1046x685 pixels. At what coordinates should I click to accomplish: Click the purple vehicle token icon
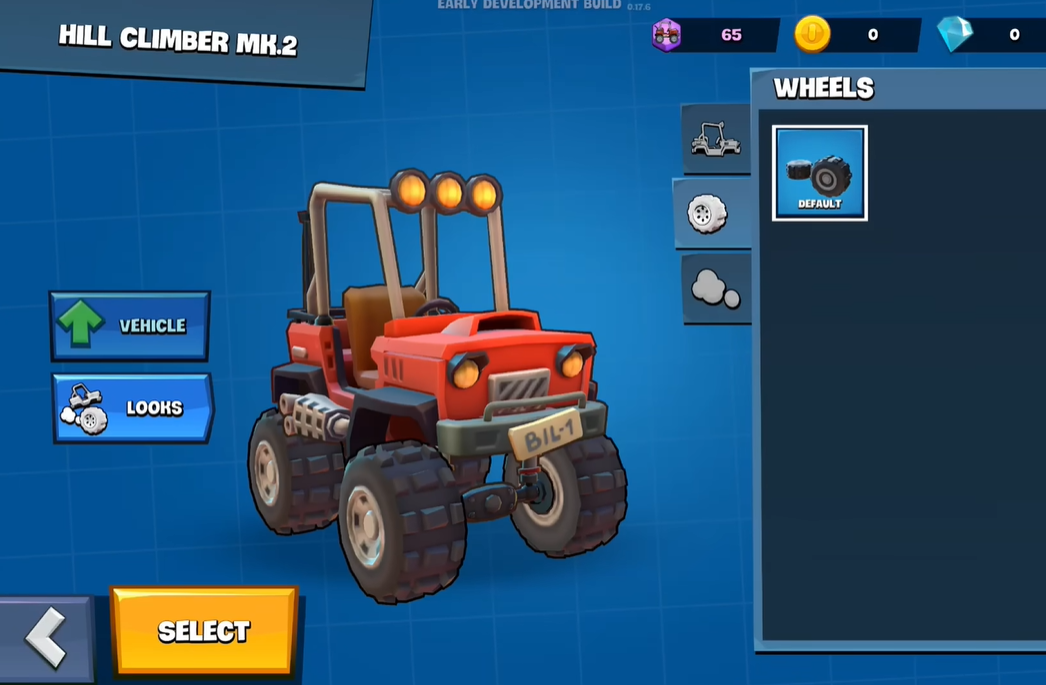click(x=667, y=35)
